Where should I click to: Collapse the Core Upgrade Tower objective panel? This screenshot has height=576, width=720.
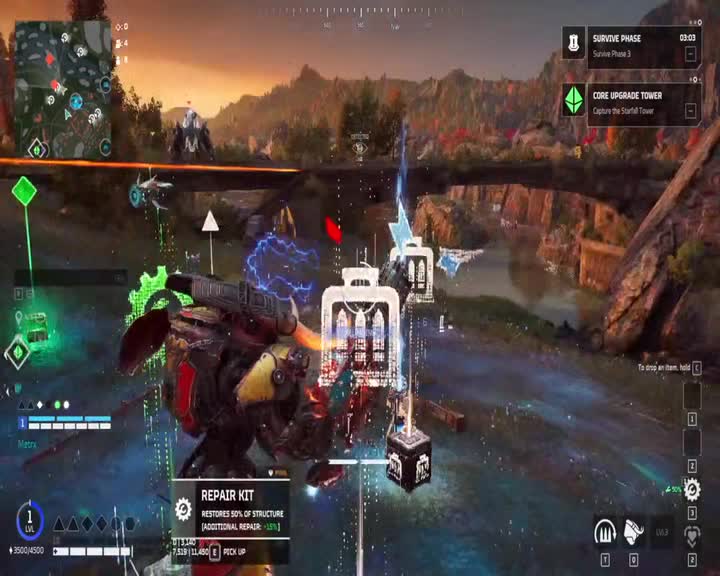point(690,111)
